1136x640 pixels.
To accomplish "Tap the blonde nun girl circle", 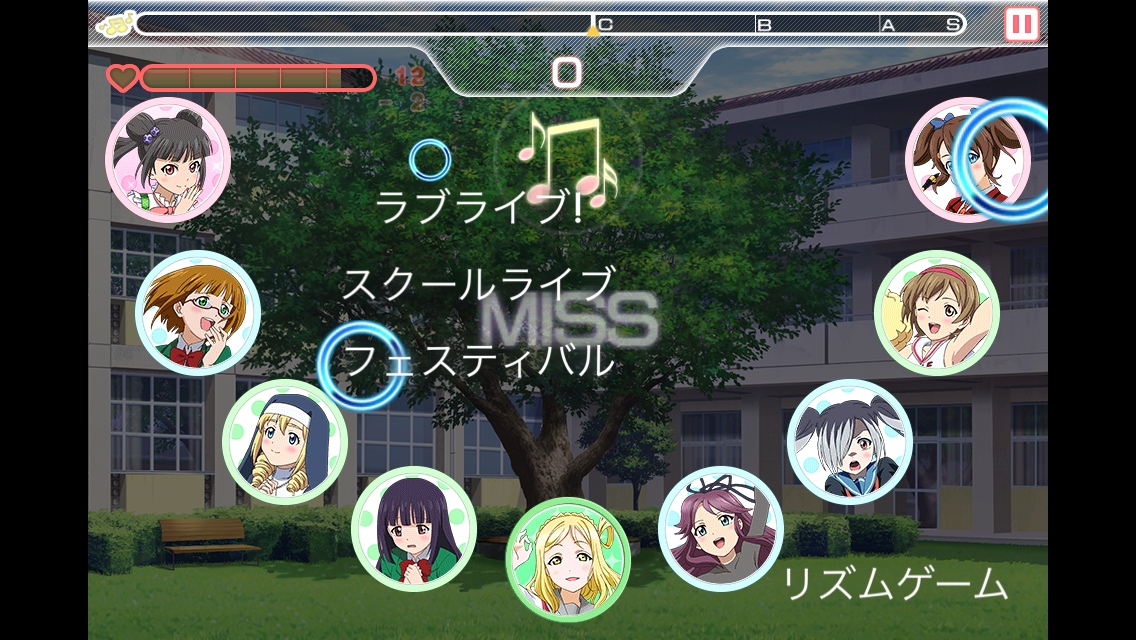I will click(285, 442).
